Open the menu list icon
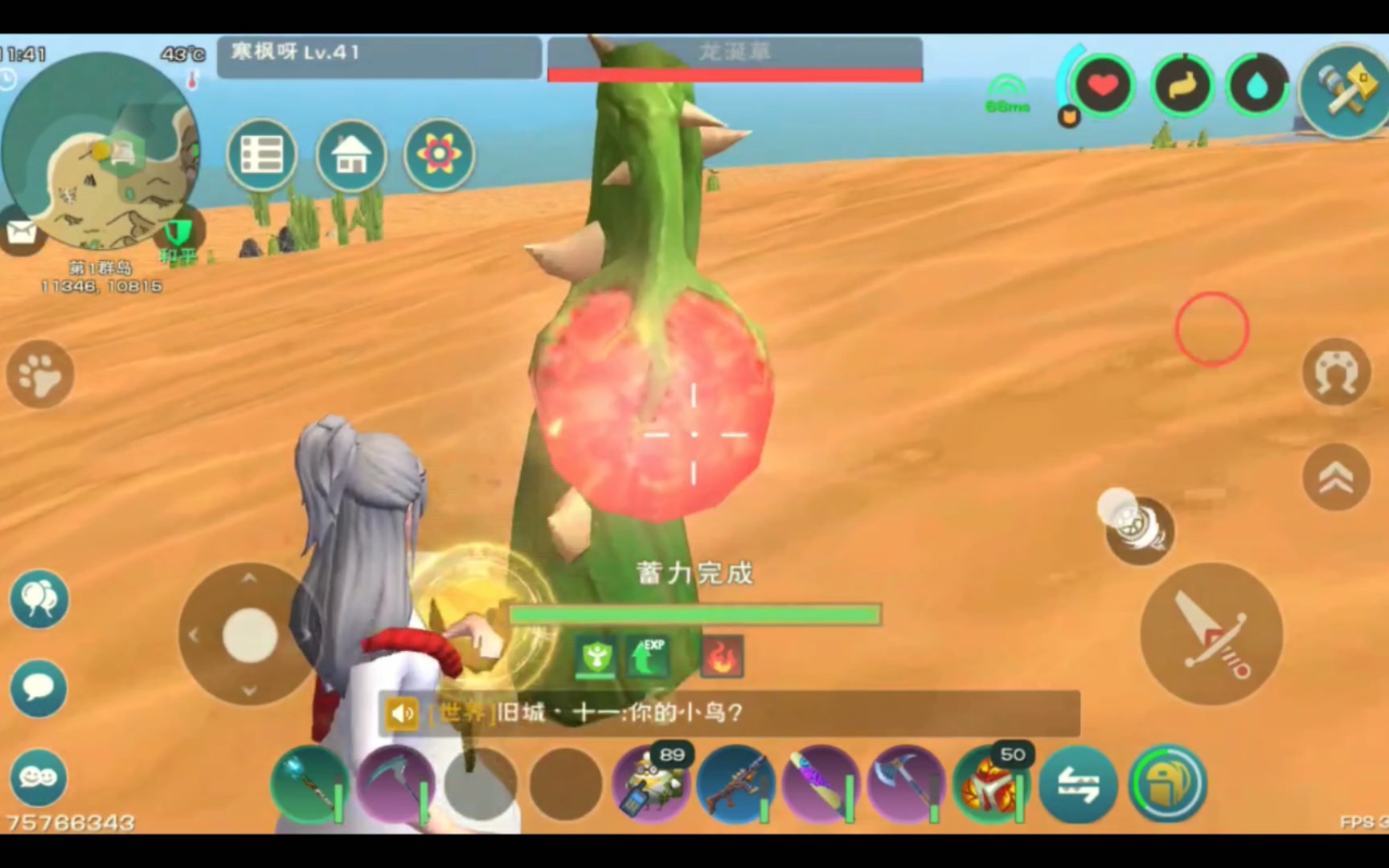Screen dimensions: 1389x868 261,154
